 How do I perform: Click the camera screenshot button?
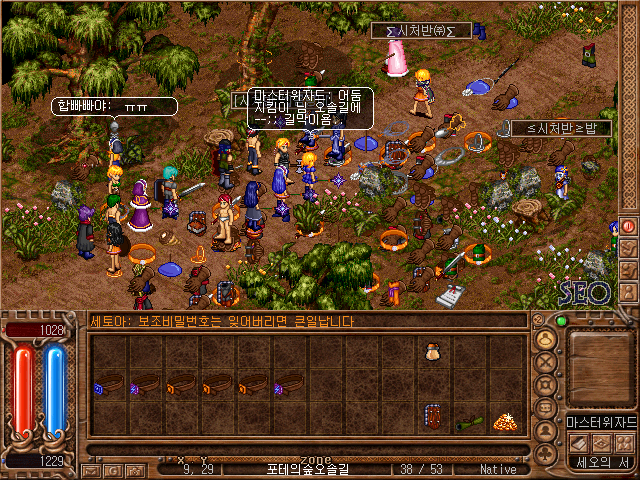pos(134,469)
